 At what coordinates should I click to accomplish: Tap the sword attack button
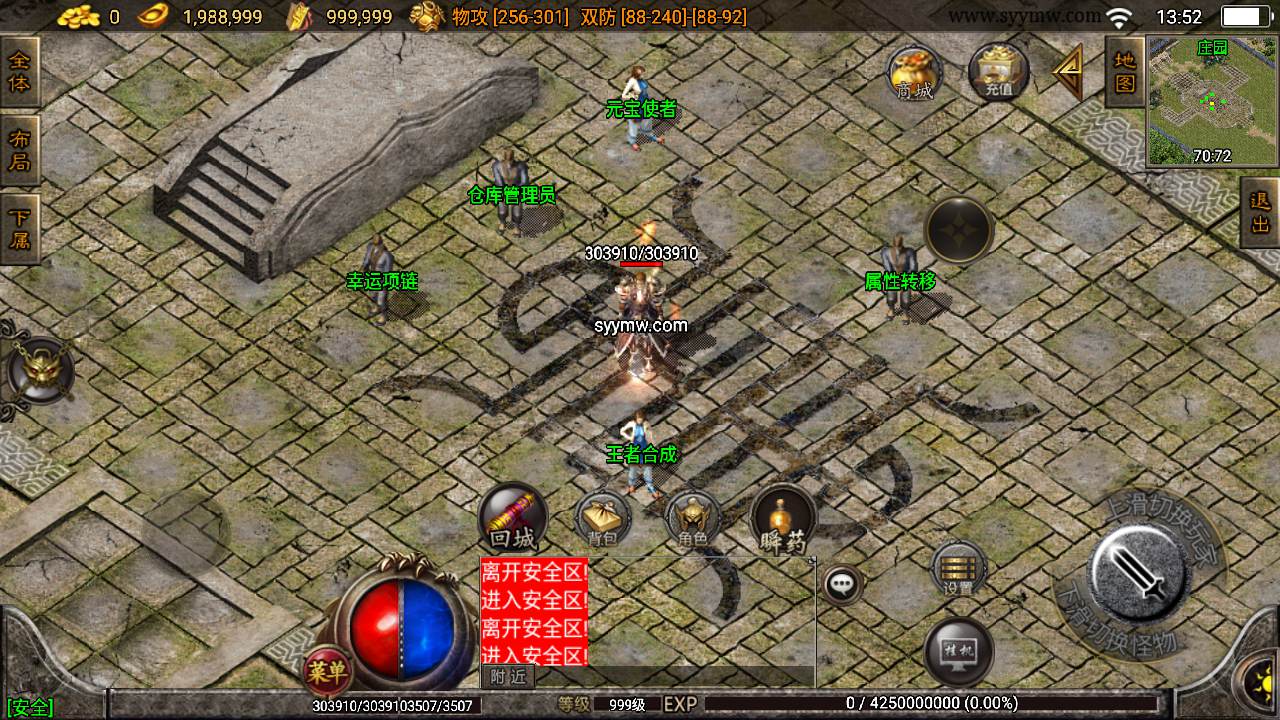click(1138, 573)
